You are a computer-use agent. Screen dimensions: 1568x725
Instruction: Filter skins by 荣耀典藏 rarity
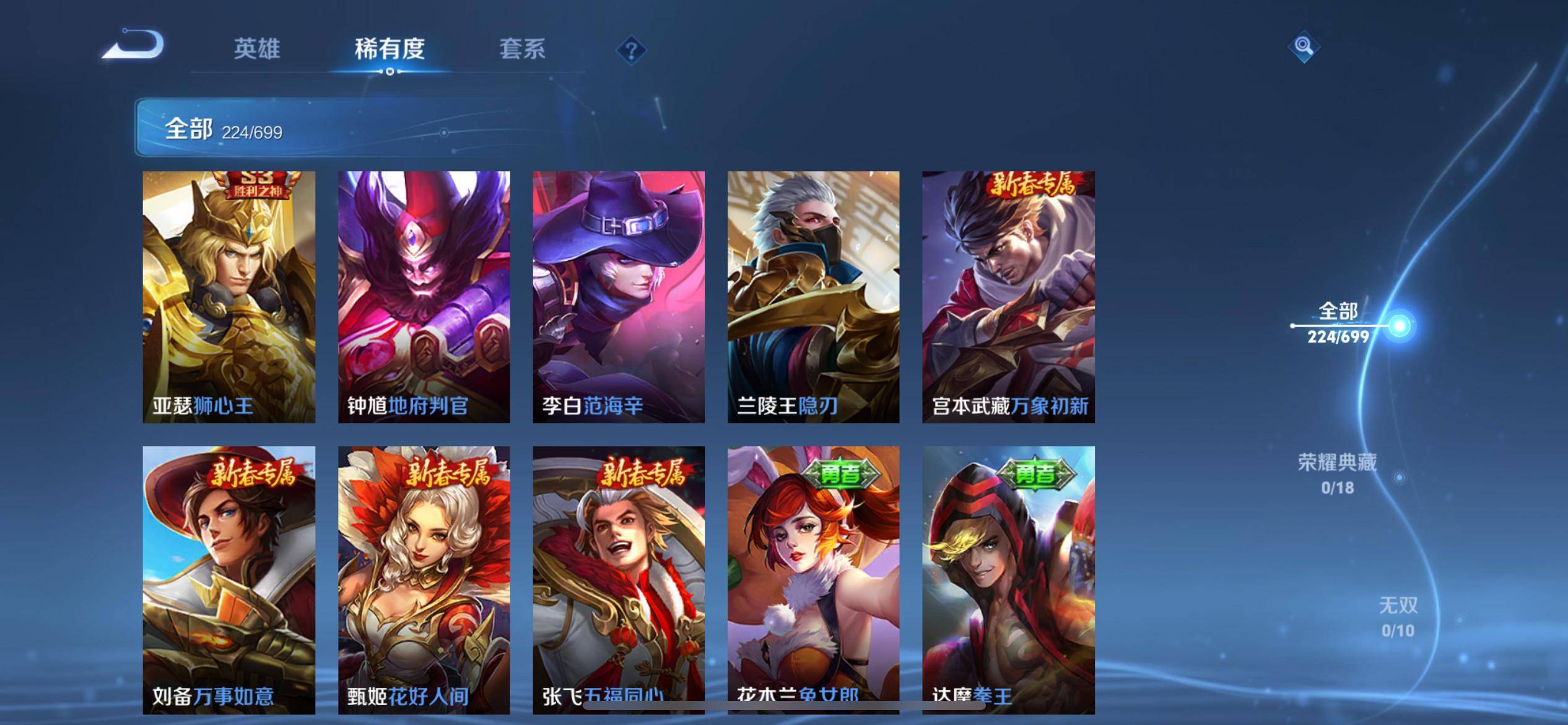coord(1338,474)
